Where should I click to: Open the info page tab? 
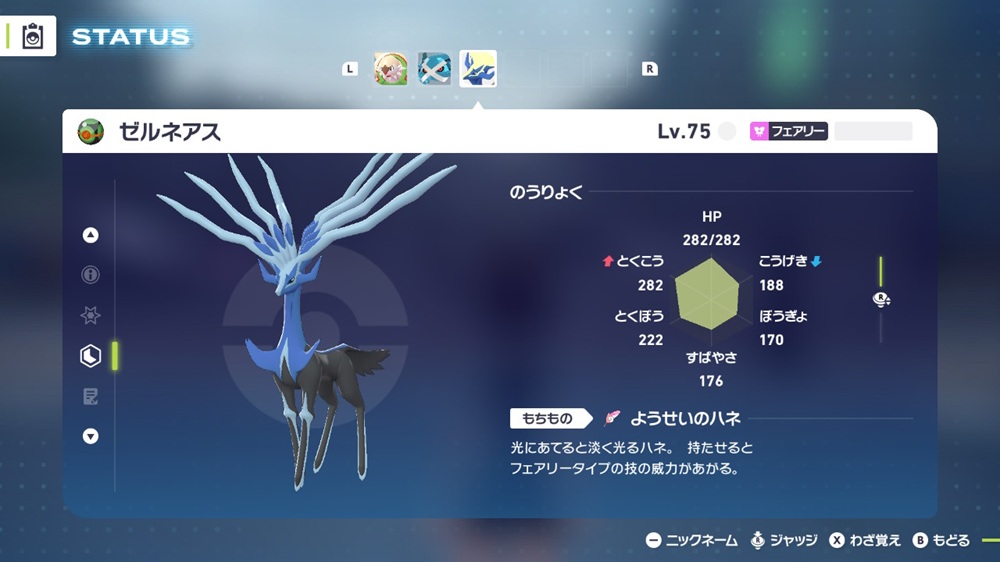(91, 275)
